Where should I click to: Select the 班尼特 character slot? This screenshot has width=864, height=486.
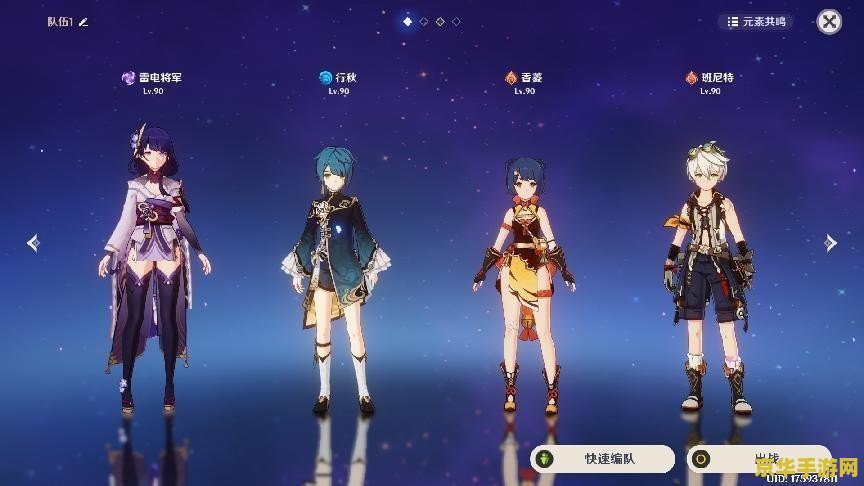[709, 275]
